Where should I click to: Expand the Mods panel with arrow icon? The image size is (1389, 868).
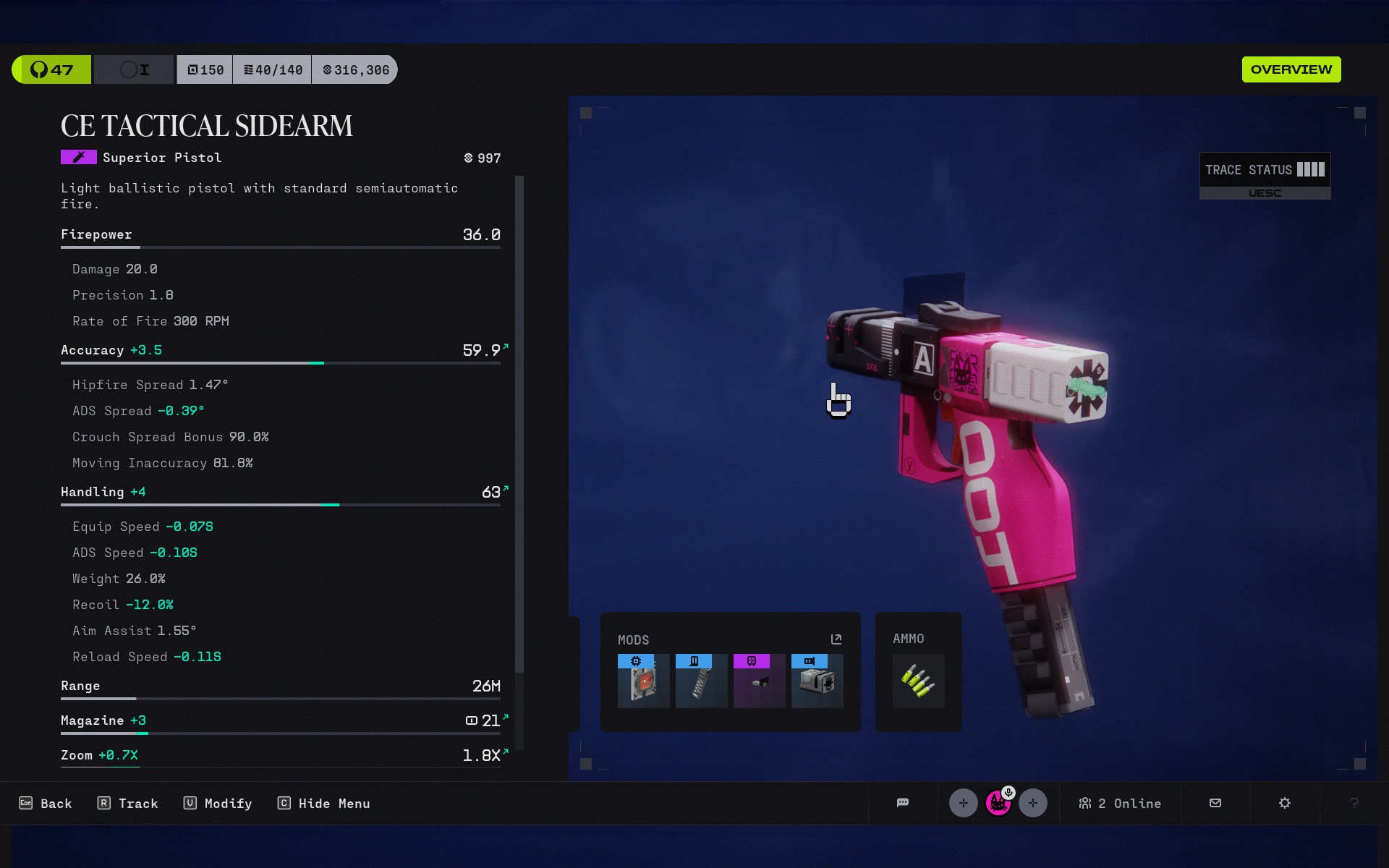836,639
